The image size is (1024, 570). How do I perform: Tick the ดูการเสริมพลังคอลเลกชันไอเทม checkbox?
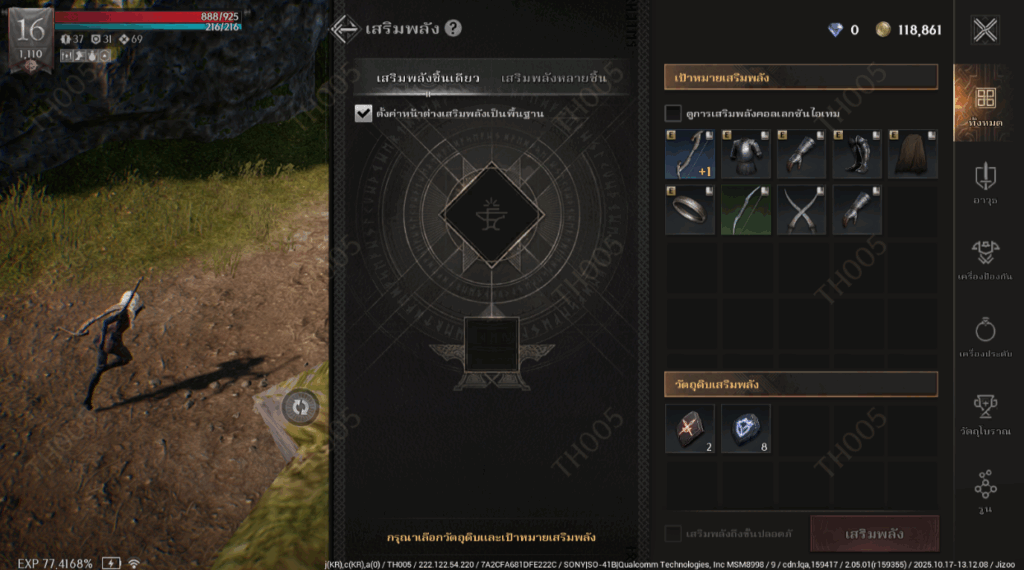(x=673, y=113)
